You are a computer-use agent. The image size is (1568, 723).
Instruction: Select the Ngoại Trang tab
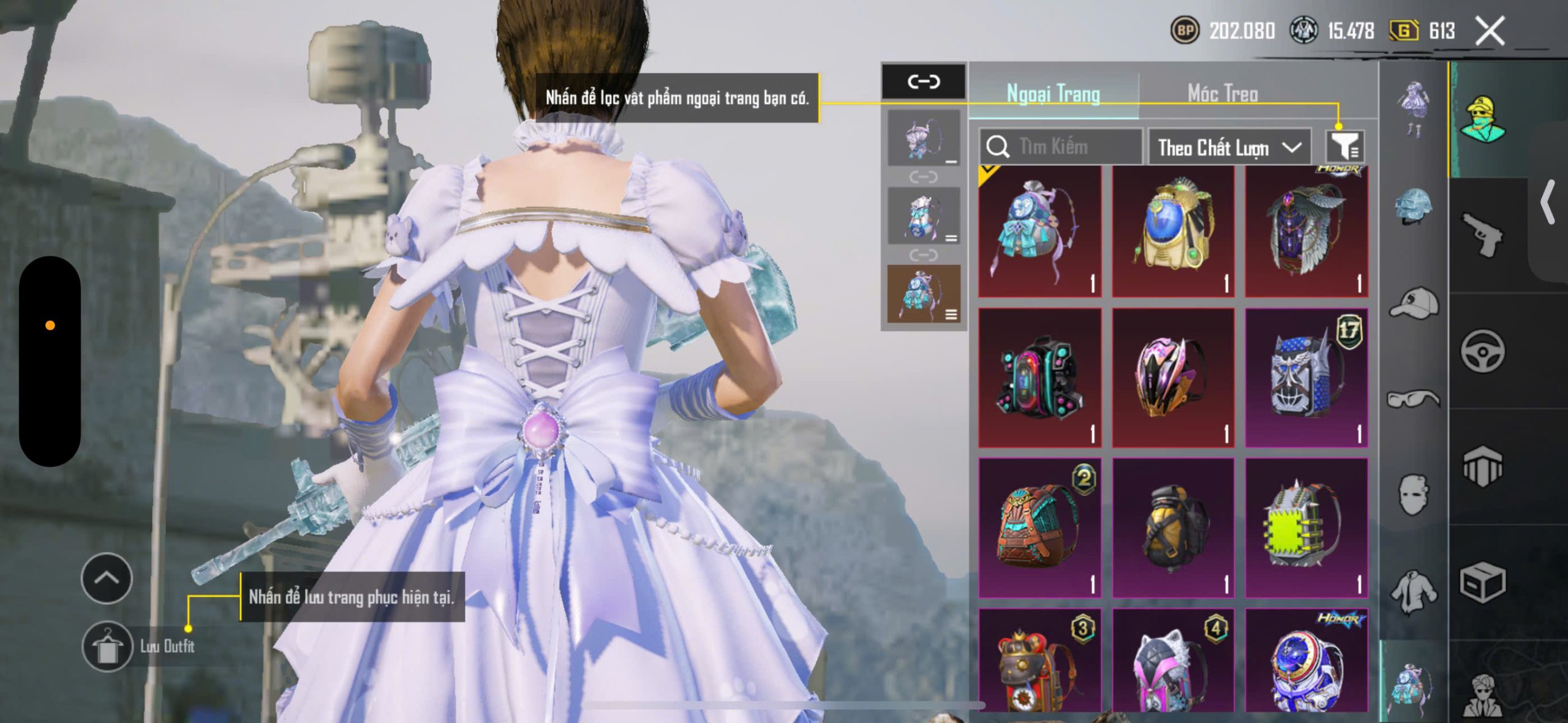pyautogui.click(x=1053, y=94)
